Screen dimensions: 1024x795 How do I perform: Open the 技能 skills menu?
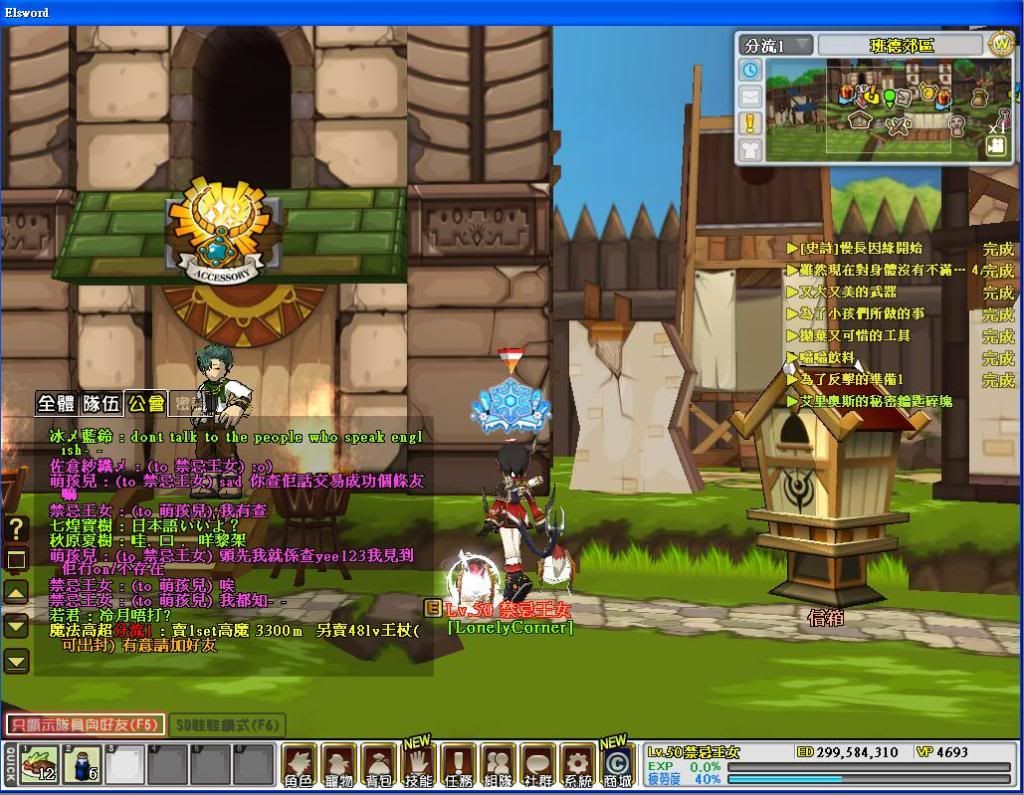pos(418,765)
